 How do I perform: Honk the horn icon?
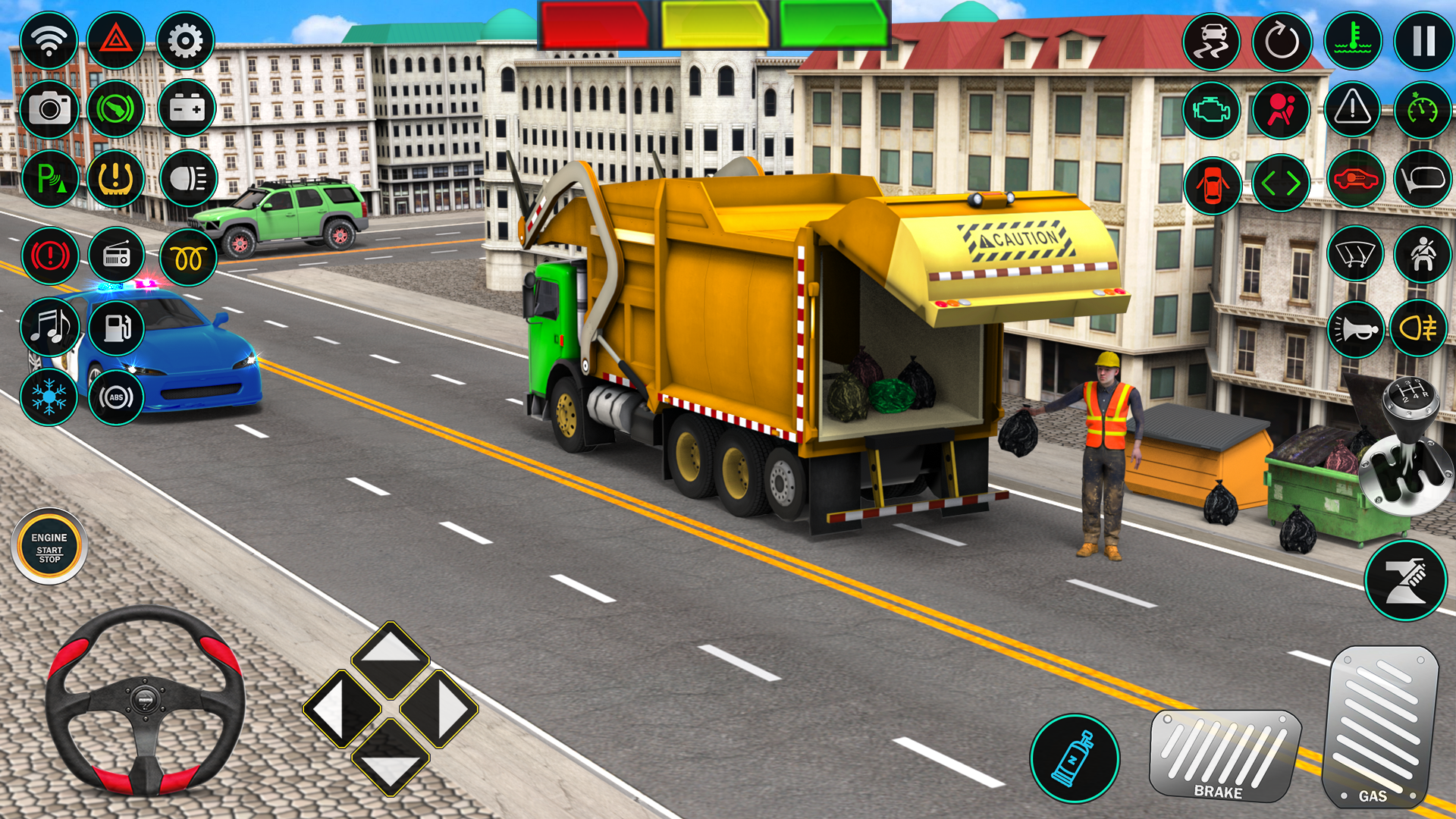(x=1354, y=328)
